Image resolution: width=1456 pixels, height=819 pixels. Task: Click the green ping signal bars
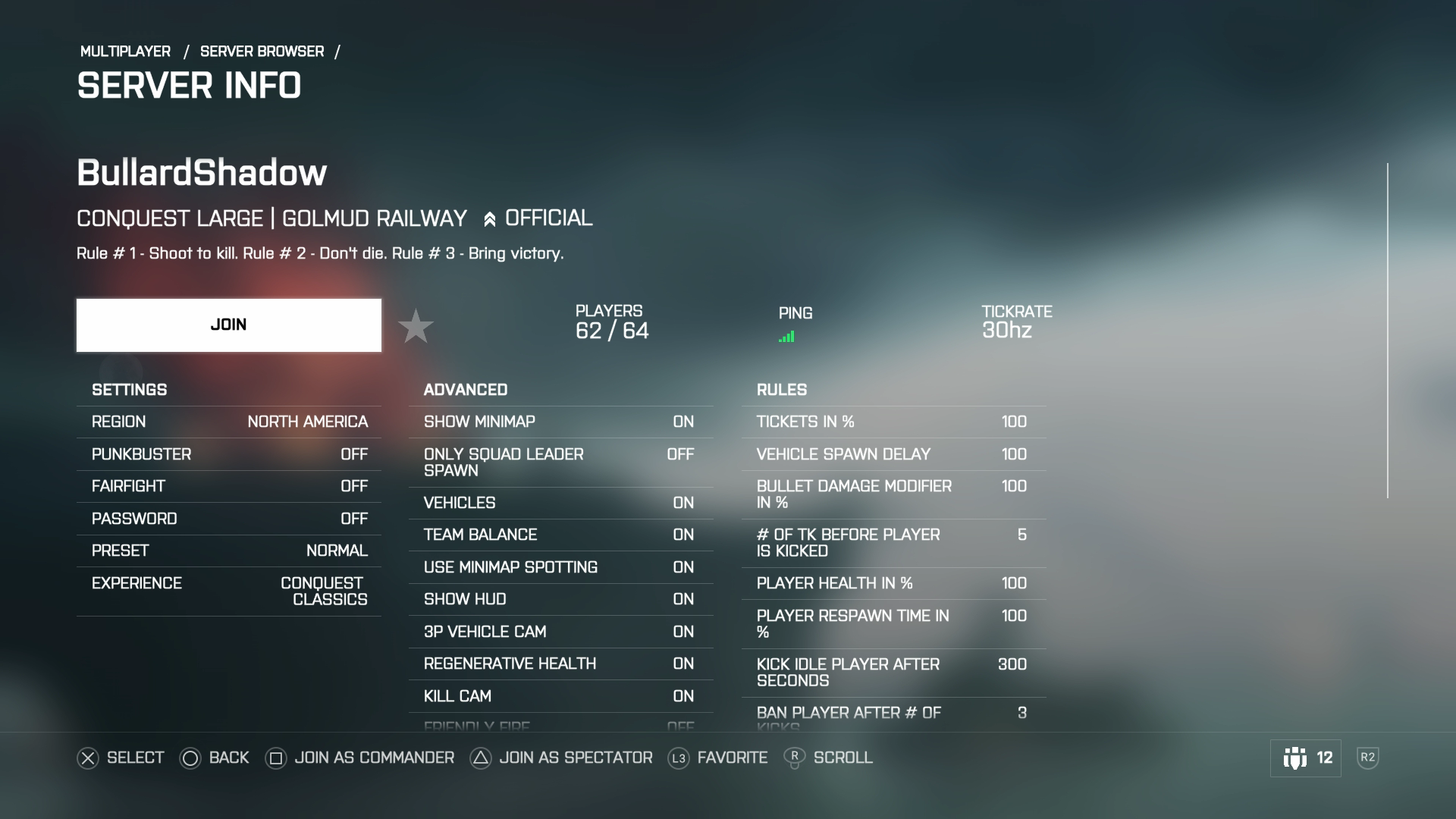pos(788,334)
